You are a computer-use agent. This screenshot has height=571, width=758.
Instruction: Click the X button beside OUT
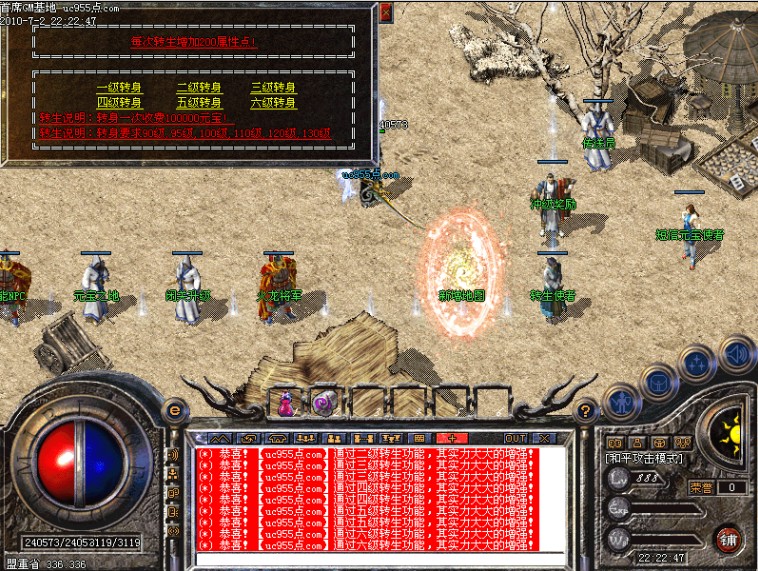click(544, 438)
